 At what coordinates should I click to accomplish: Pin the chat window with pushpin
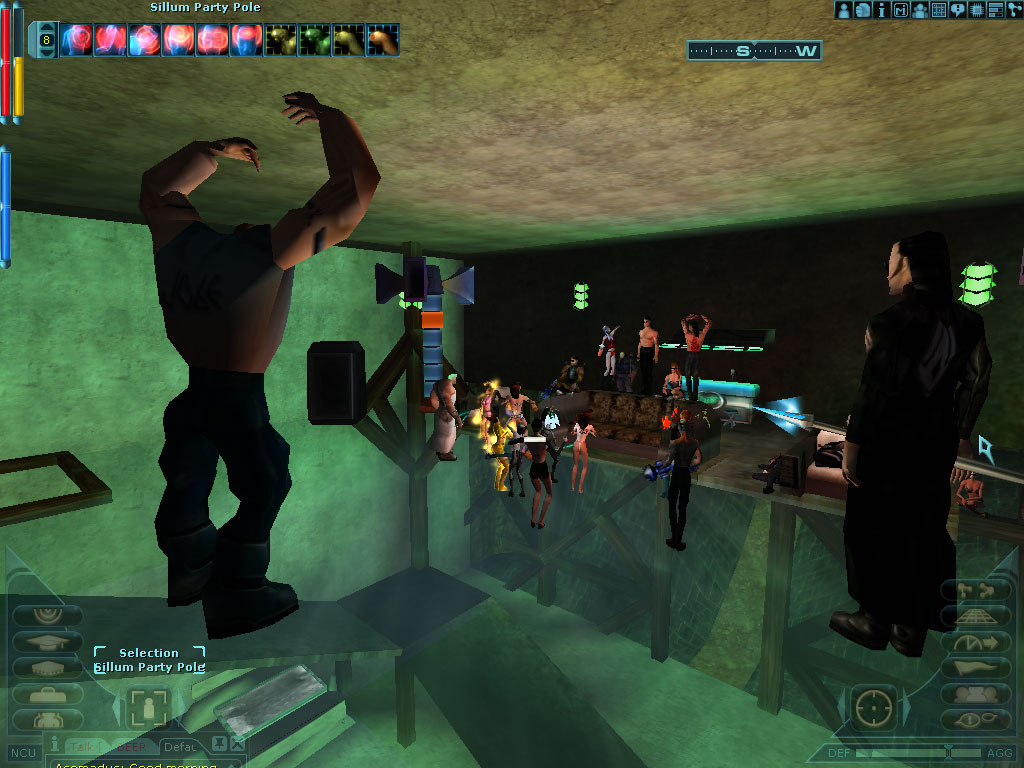click(x=221, y=743)
